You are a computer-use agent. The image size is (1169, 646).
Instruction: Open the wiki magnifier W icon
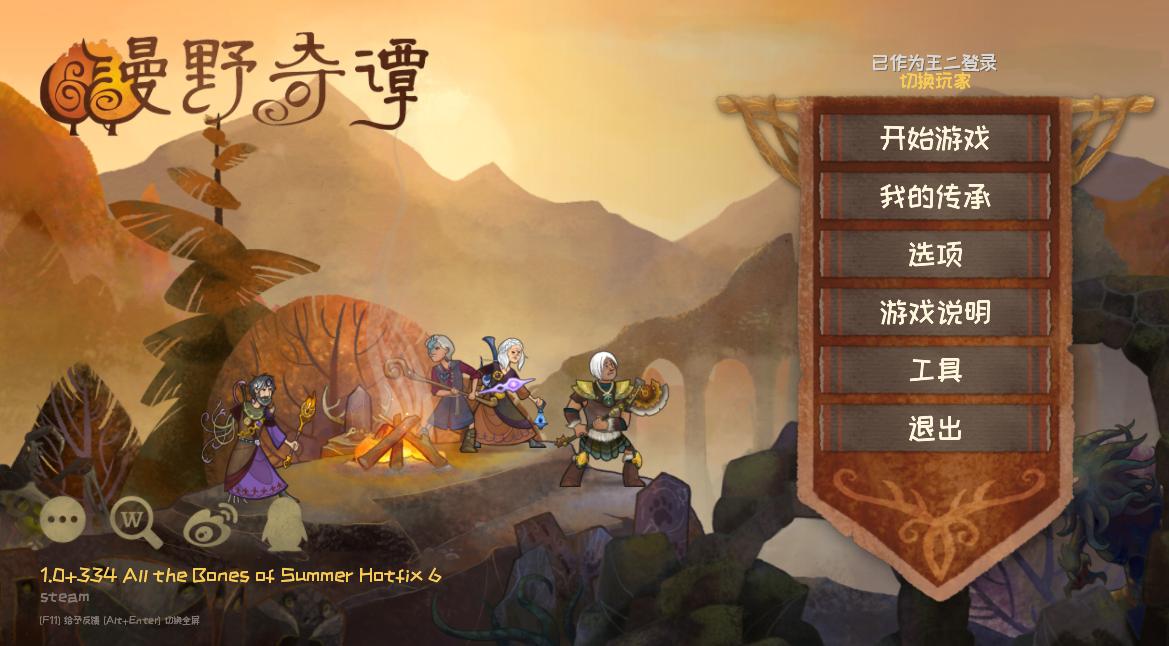tap(134, 520)
